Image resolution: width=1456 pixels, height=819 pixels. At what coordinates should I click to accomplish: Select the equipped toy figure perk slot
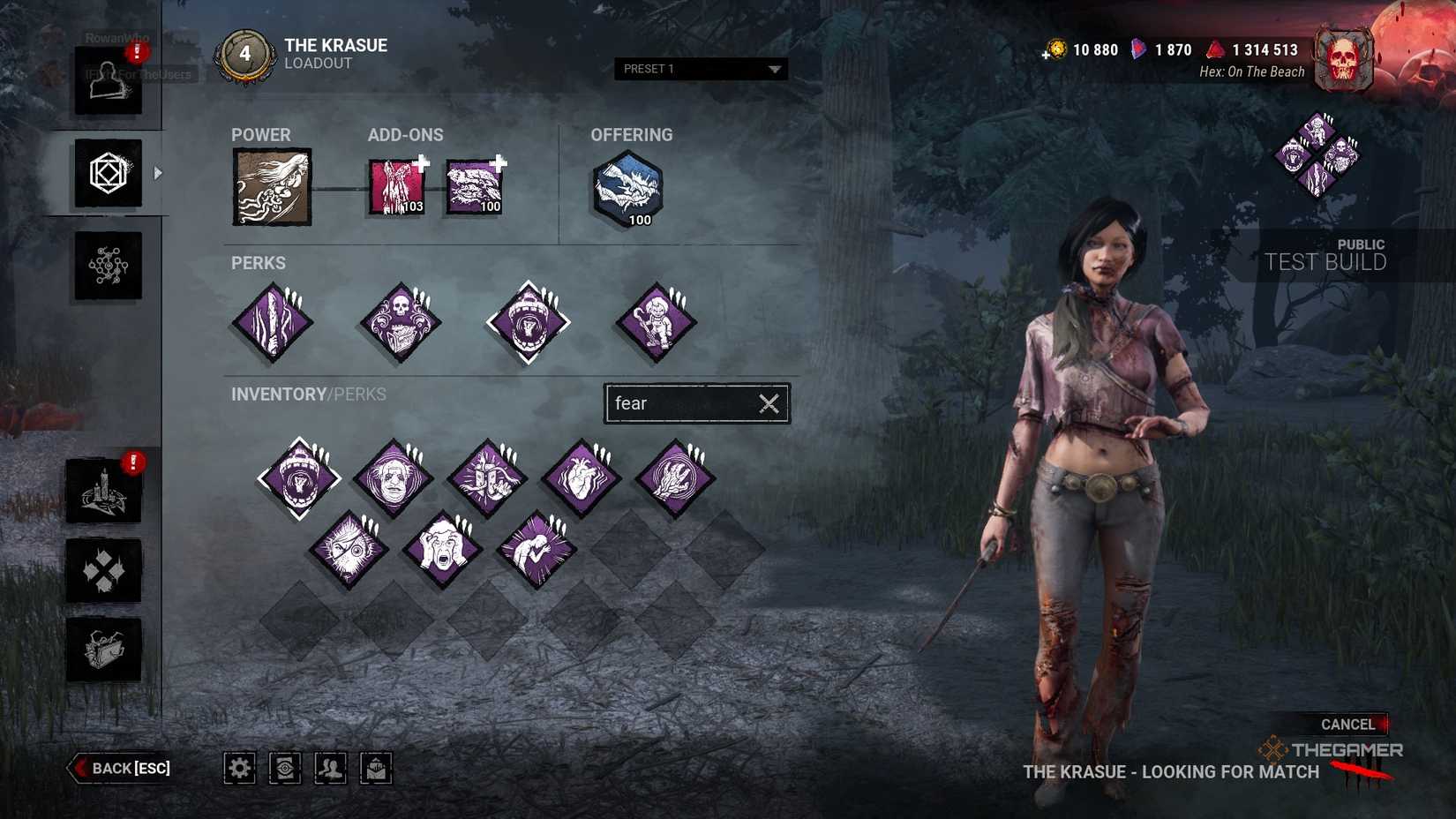656,322
